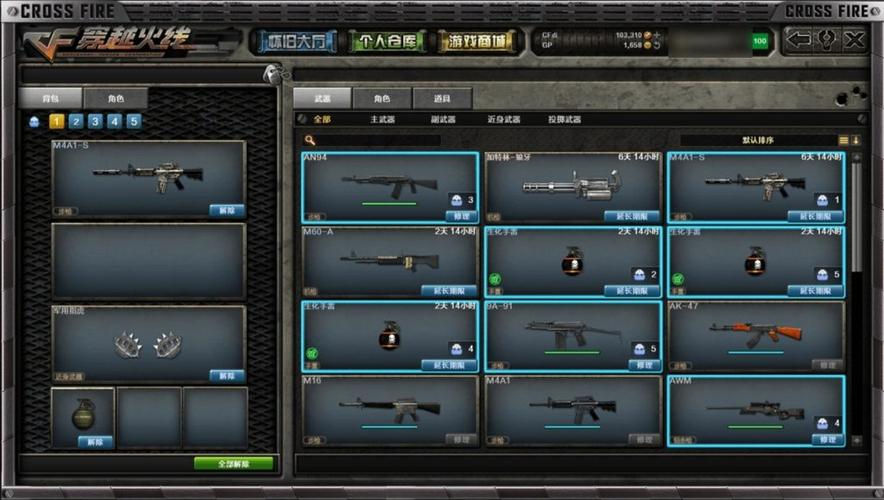
Task: Remove all equipment with 全部解除
Action: [233, 464]
